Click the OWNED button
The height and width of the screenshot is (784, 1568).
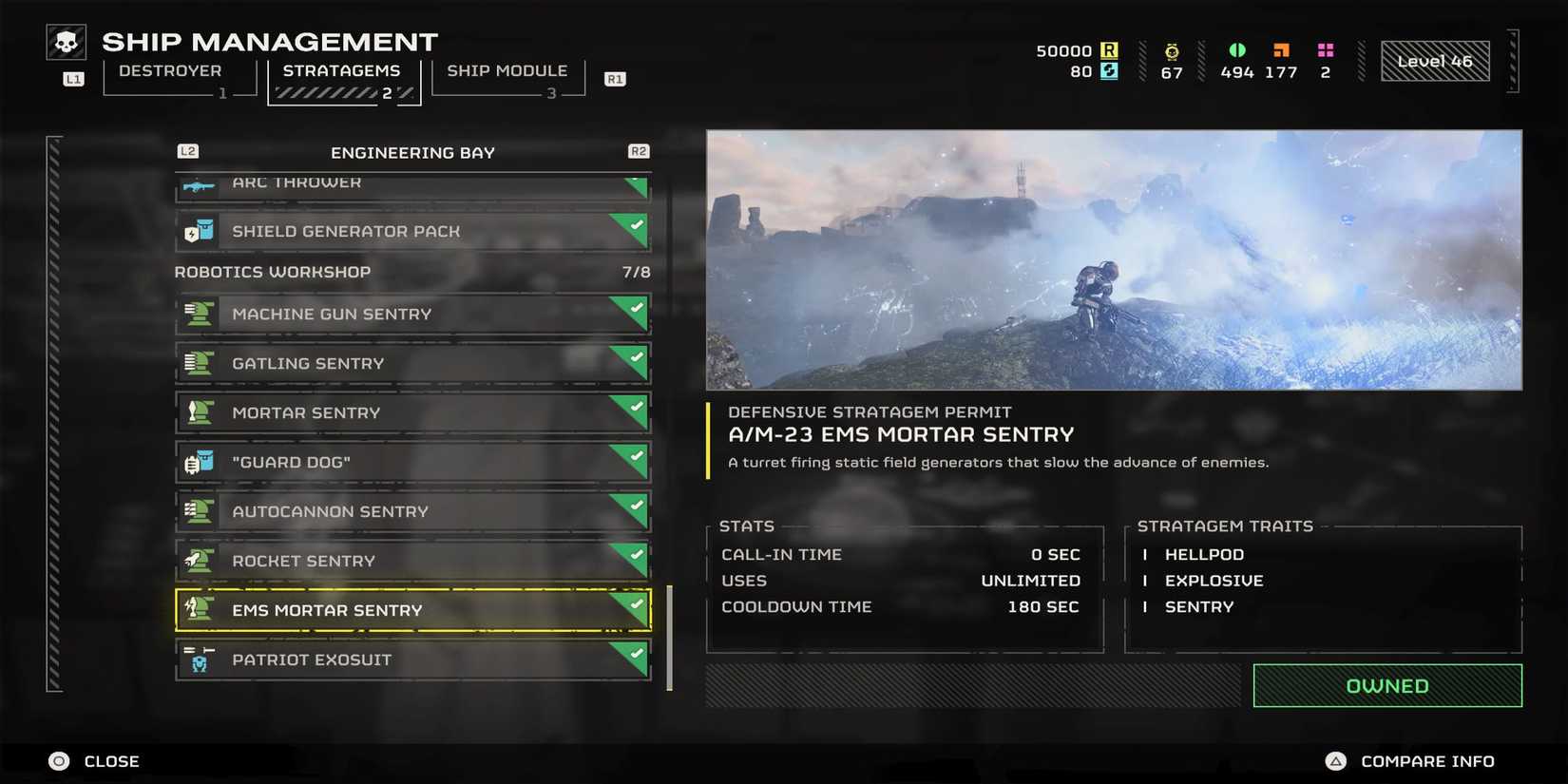click(x=1387, y=685)
